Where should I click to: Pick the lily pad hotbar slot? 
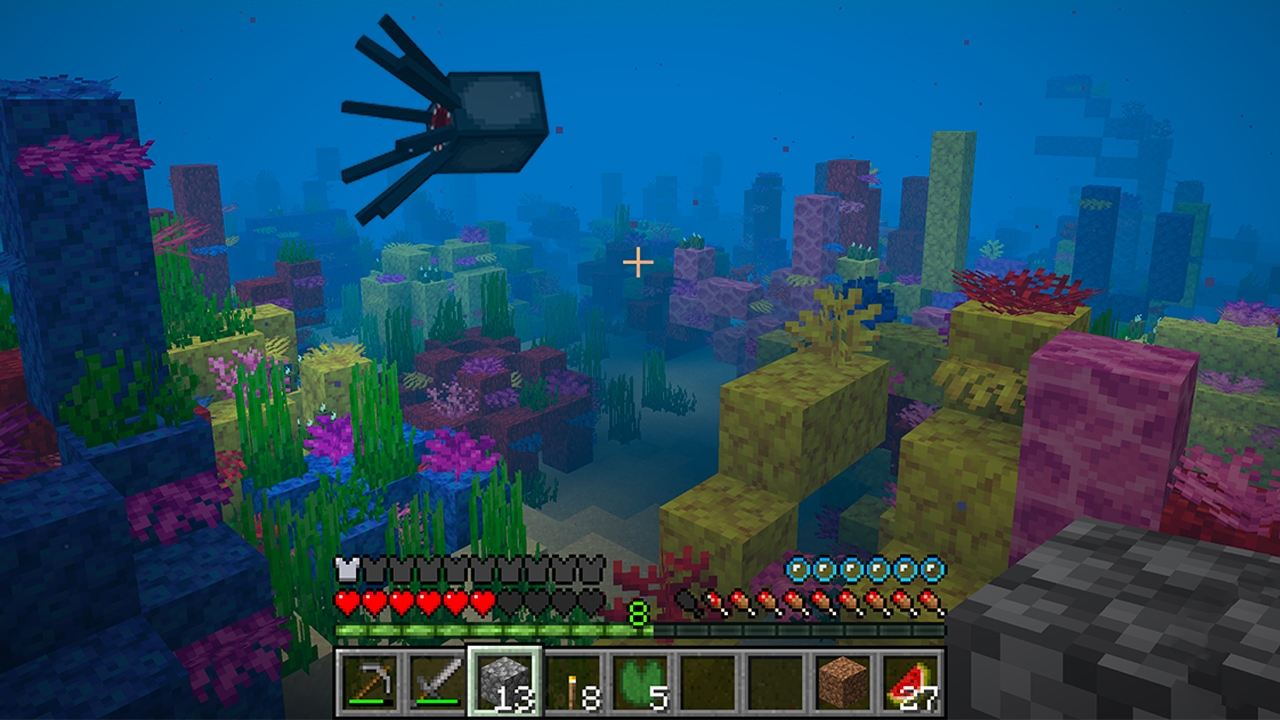[x=640, y=682]
